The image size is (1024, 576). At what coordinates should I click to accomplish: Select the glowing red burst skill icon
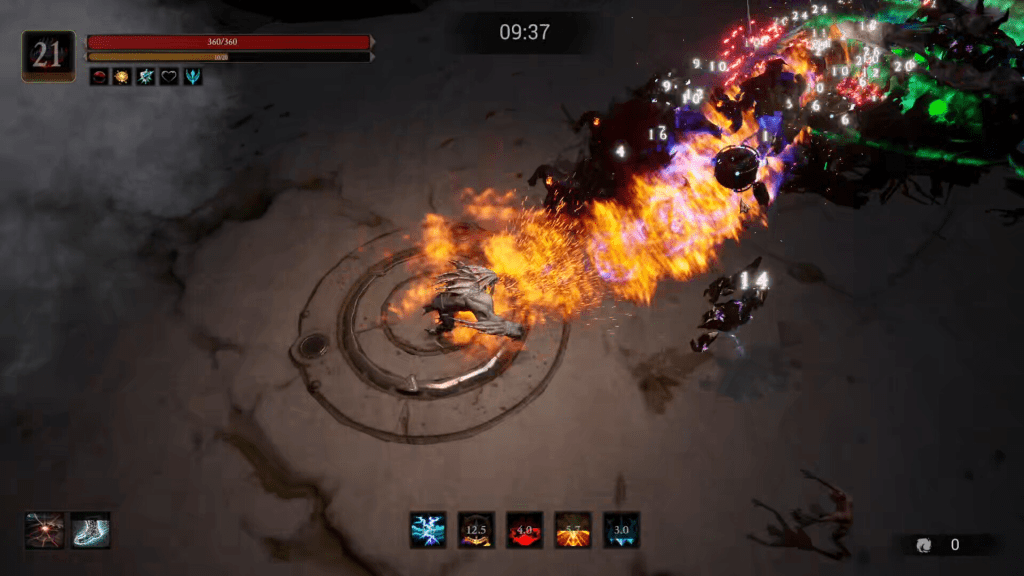point(45,530)
